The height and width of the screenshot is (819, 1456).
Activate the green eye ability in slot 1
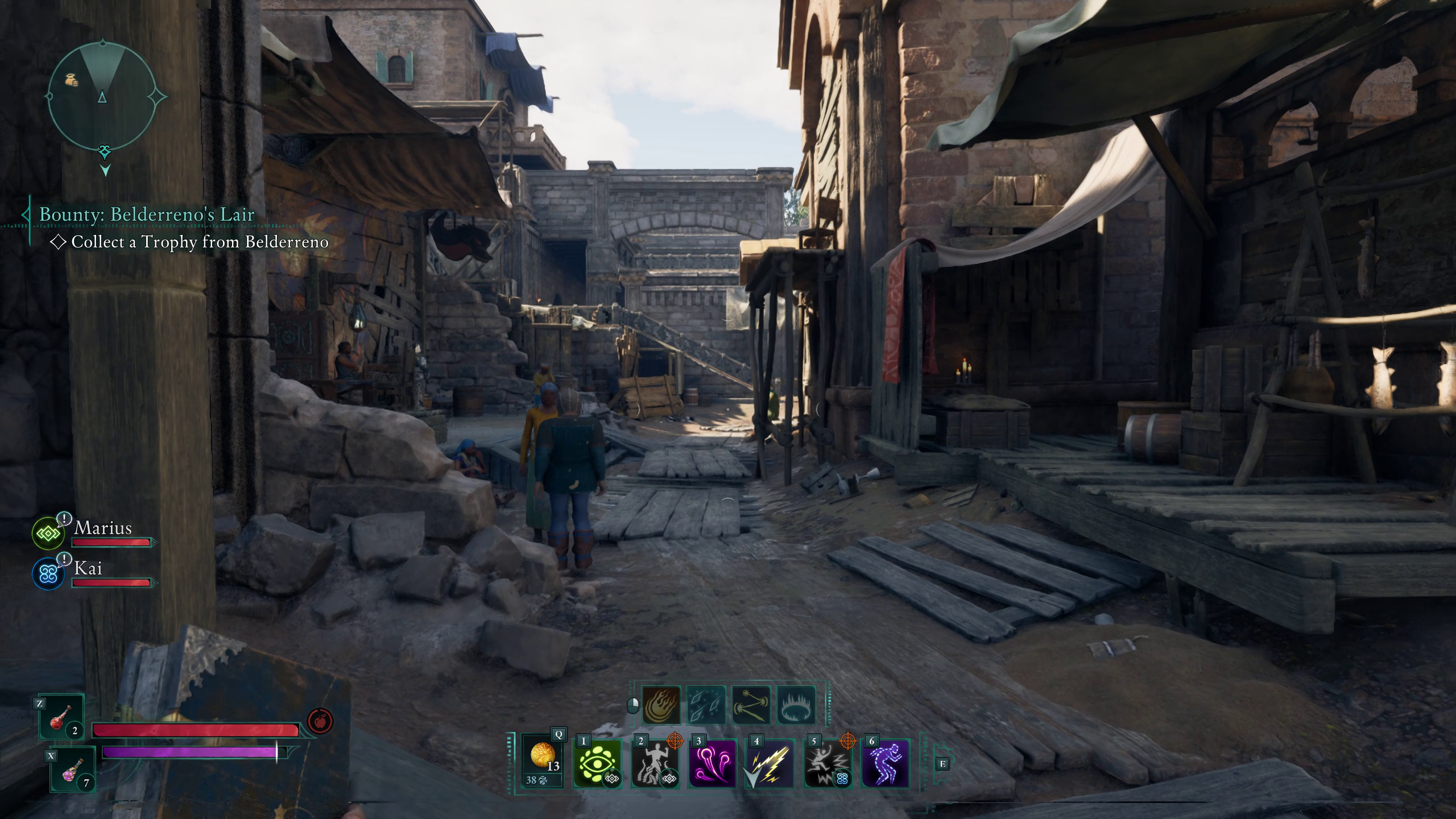[597, 763]
